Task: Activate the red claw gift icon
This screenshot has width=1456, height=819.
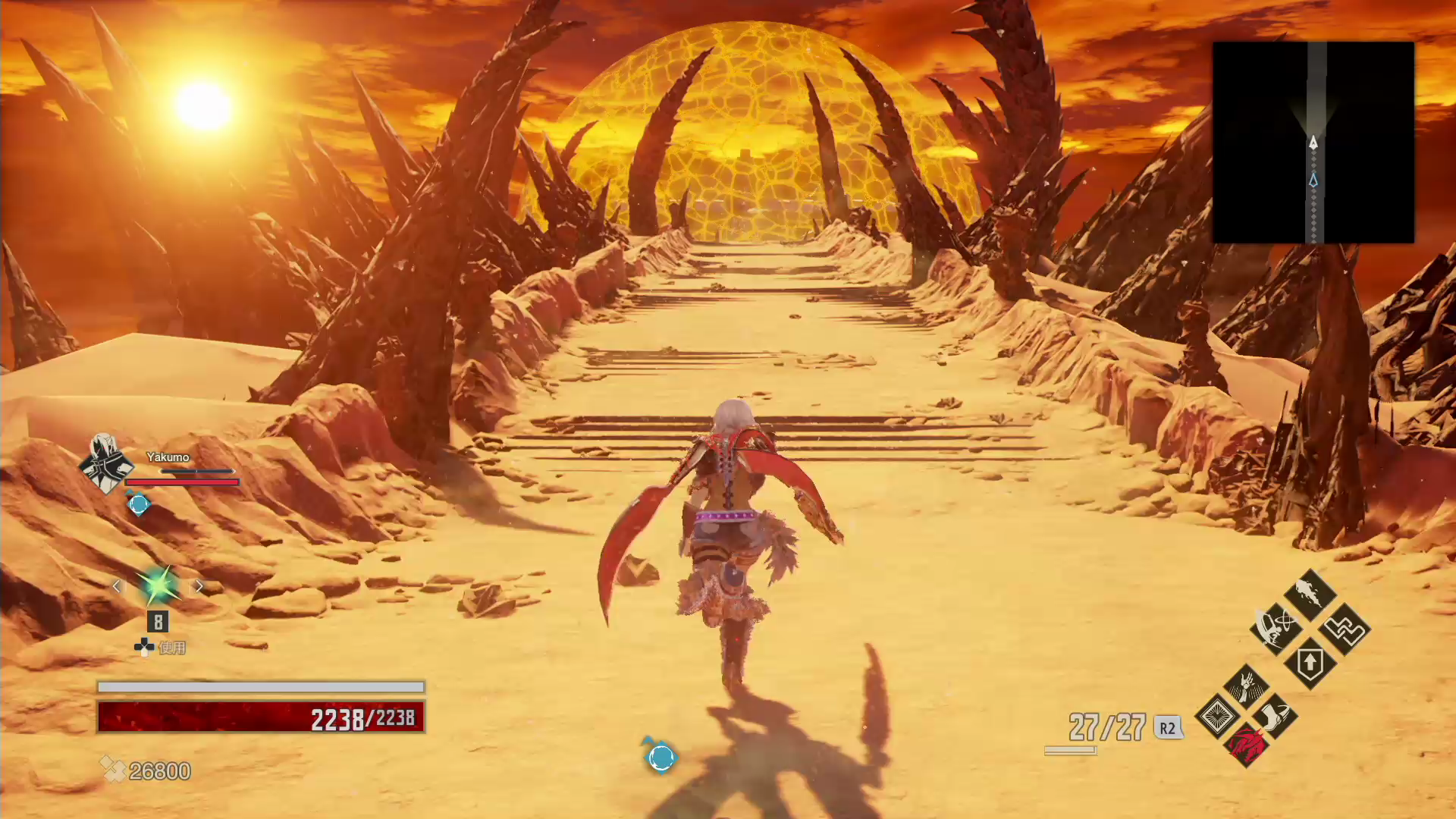Action: [1246, 745]
